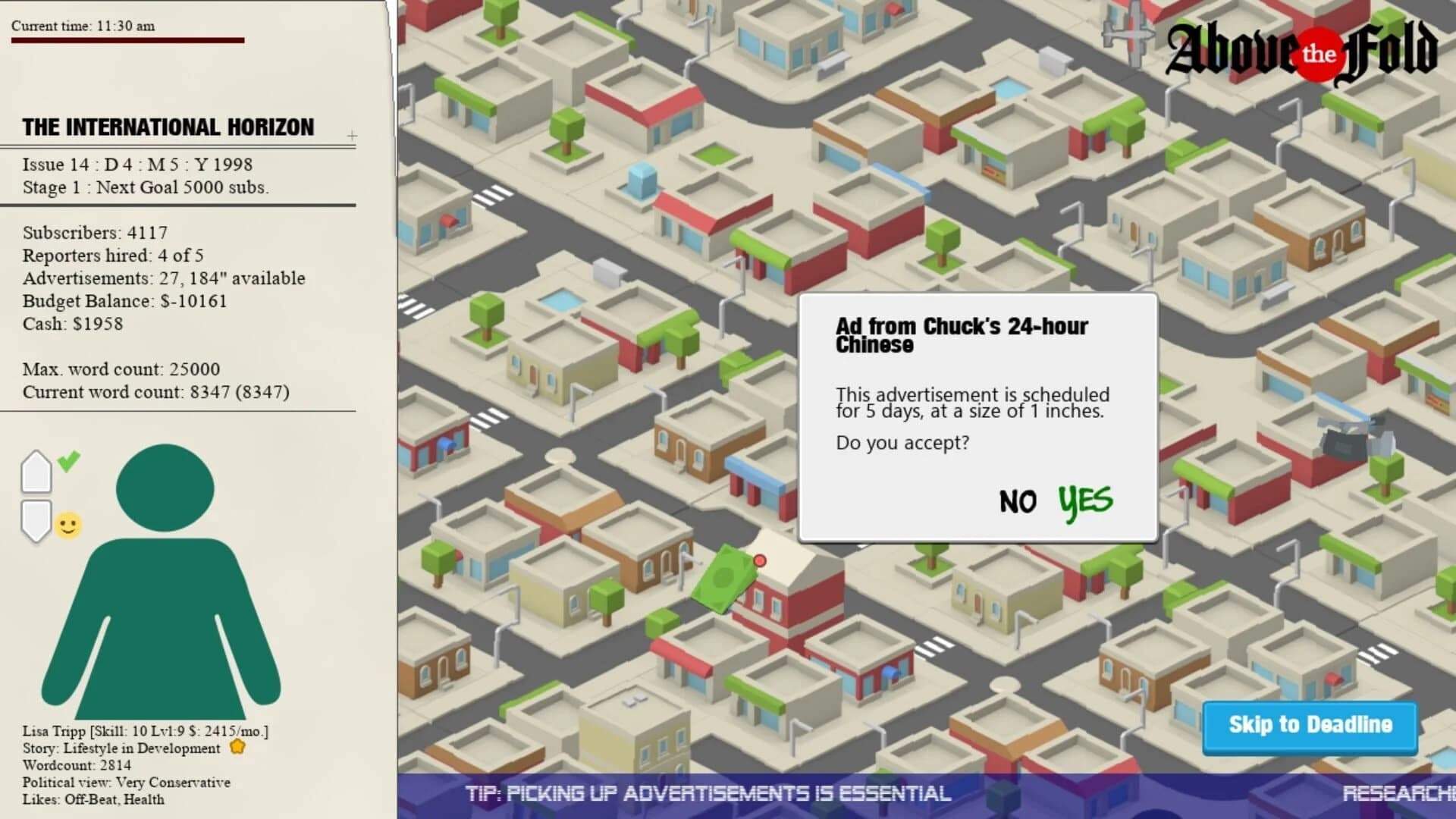Viewport: 1456px width, 819px height.
Task: Click the gold star on Lisa's story
Action: click(237, 747)
